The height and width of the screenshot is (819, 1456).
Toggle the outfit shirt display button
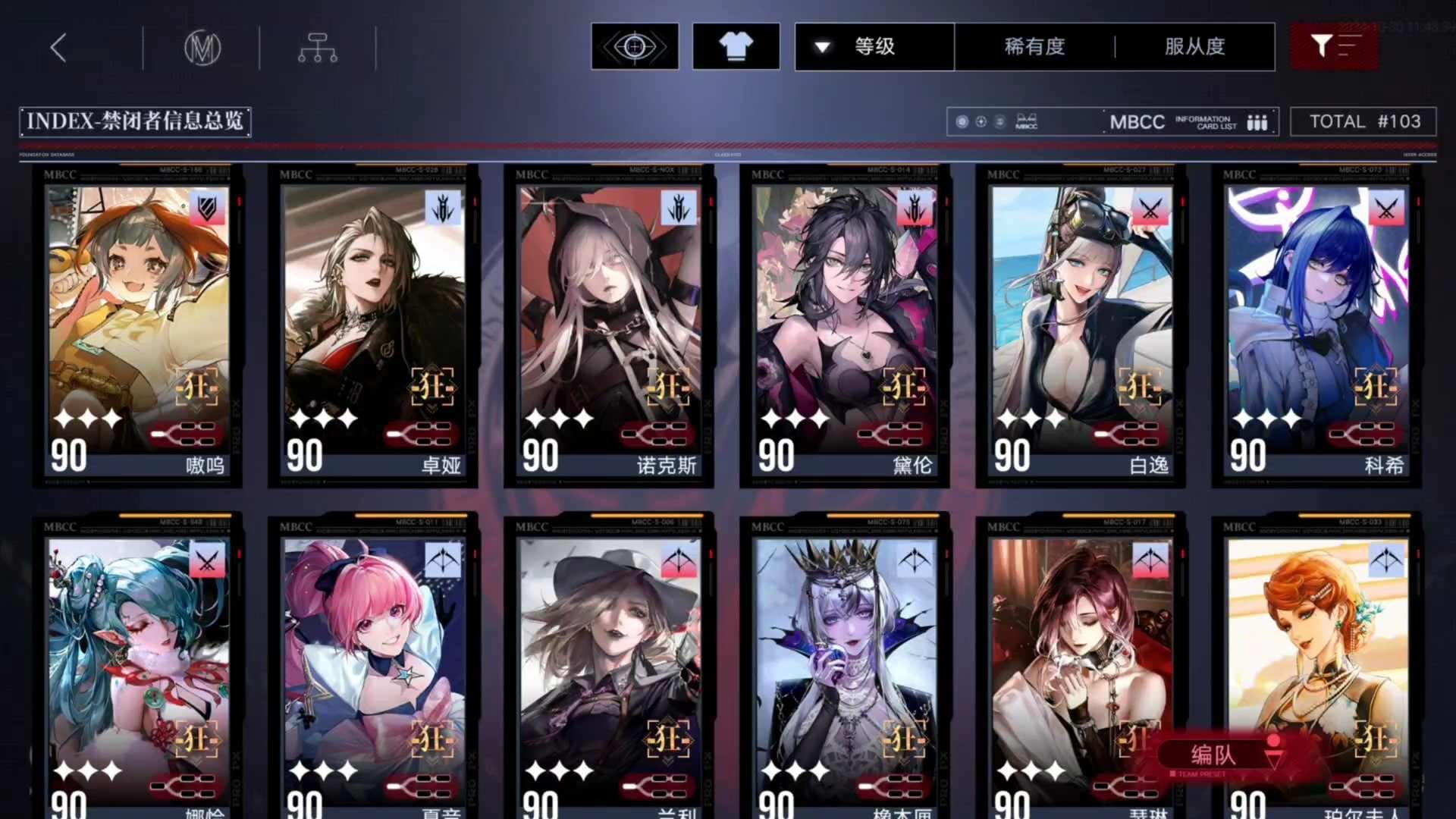point(736,45)
